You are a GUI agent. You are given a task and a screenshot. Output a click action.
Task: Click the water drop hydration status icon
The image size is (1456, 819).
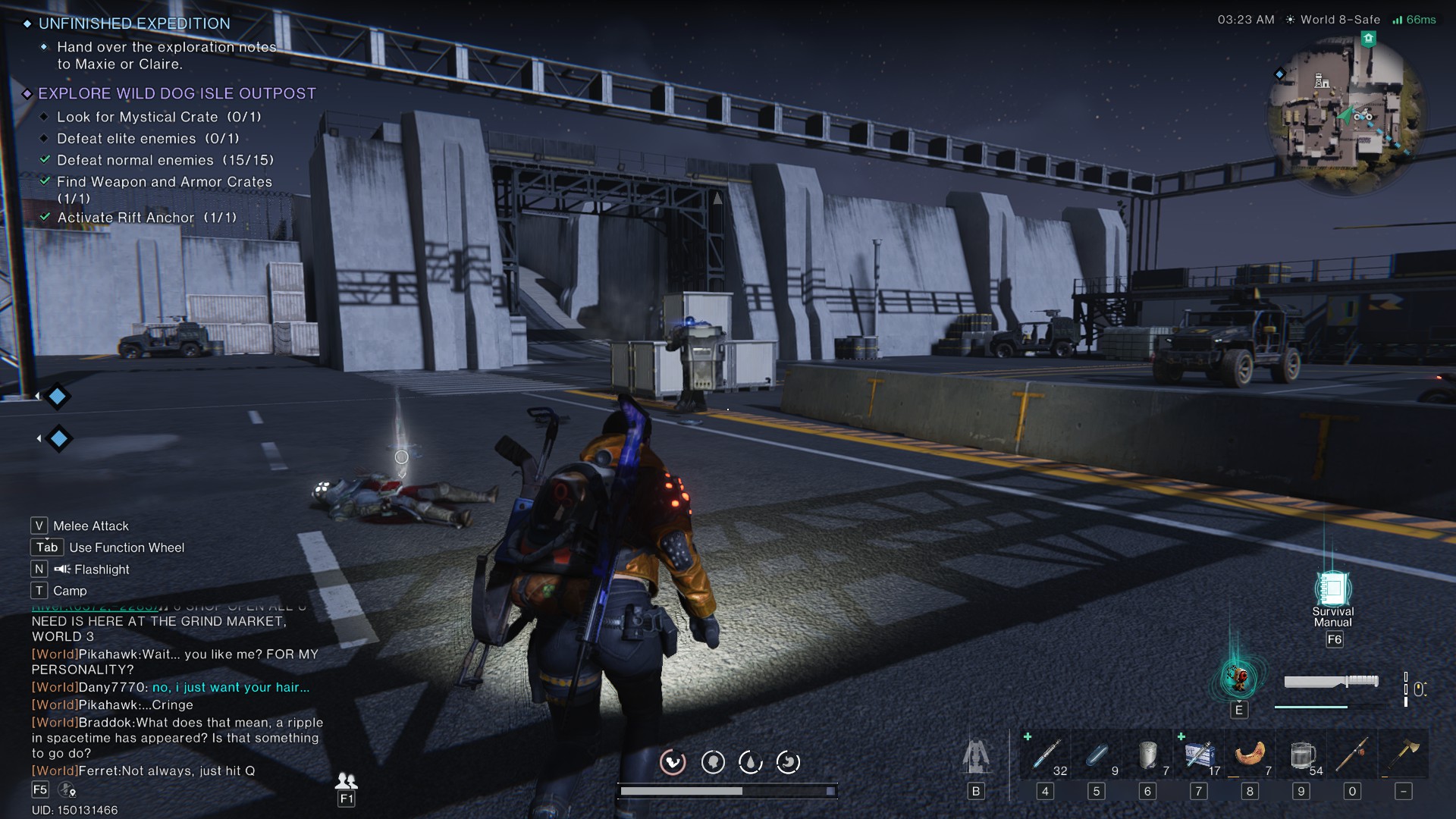(751, 762)
